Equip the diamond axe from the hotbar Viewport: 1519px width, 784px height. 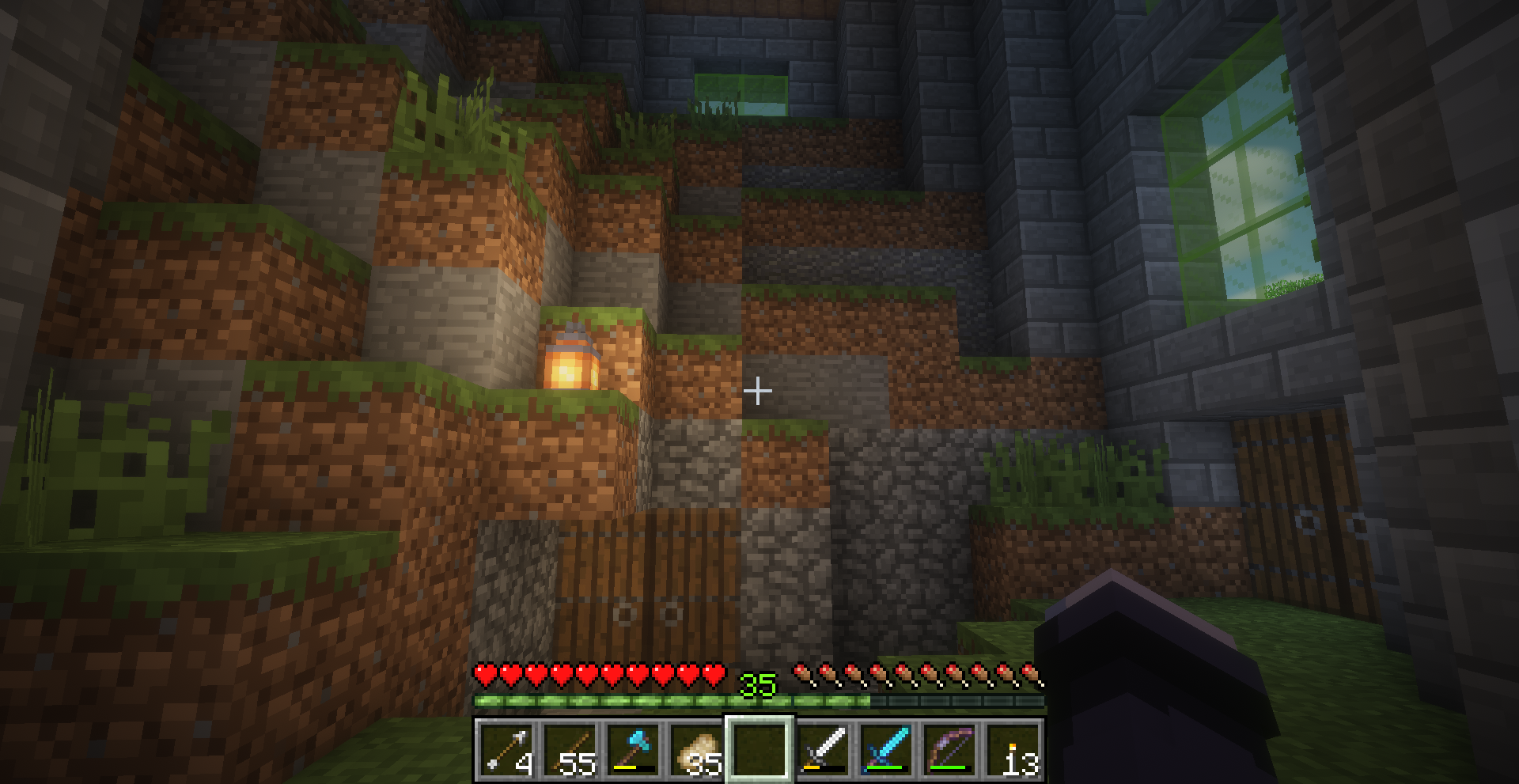click(x=633, y=748)
